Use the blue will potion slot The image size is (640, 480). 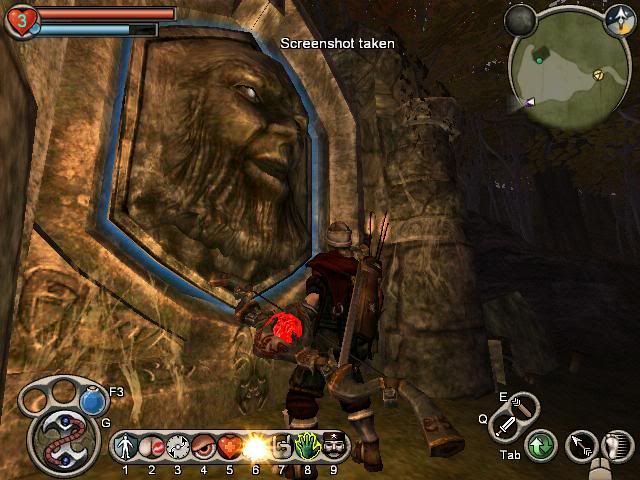coord(93,401)
